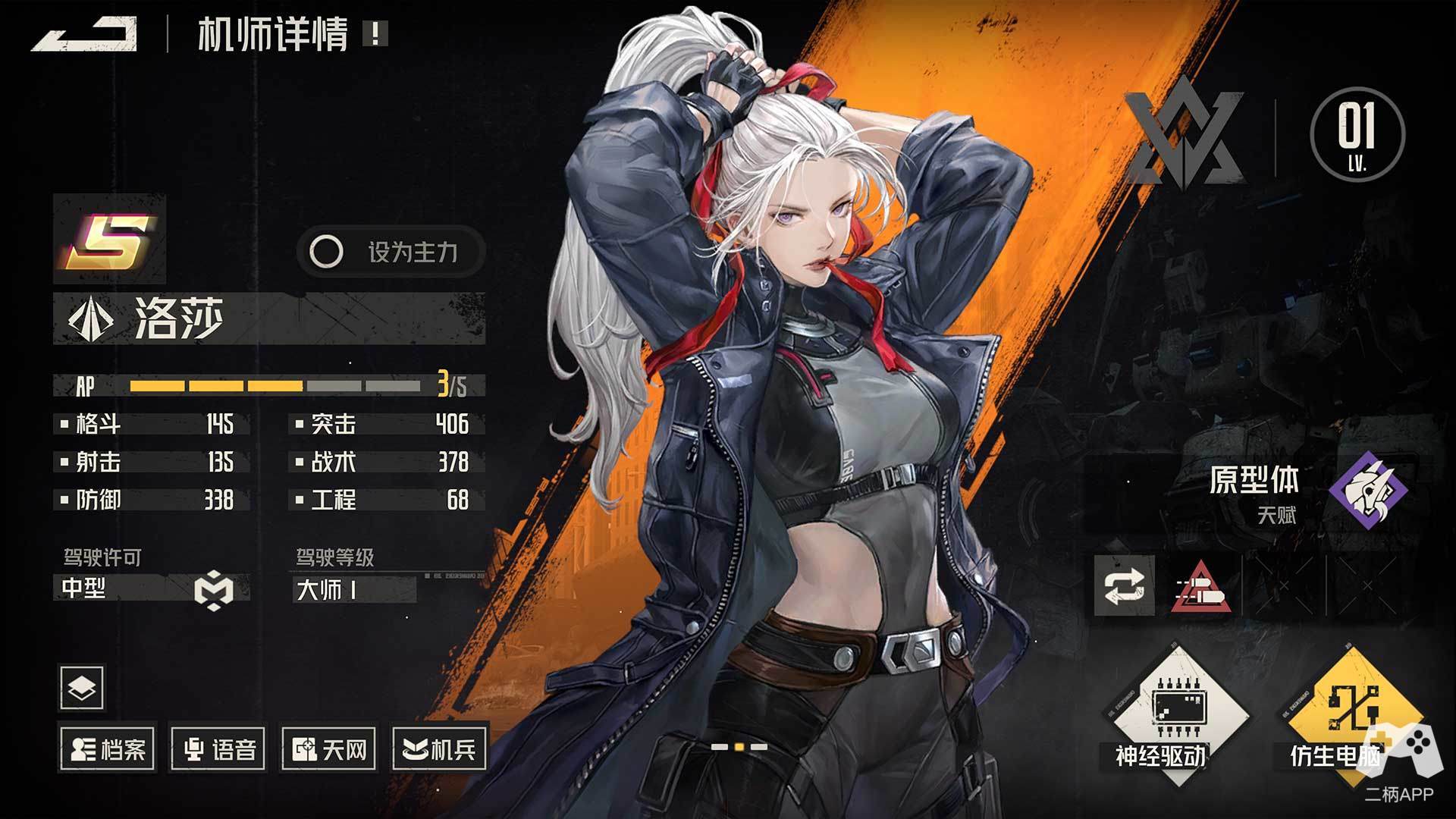Open the 语音 voice lines
The image size is (1456, 819).
(219, 749)
